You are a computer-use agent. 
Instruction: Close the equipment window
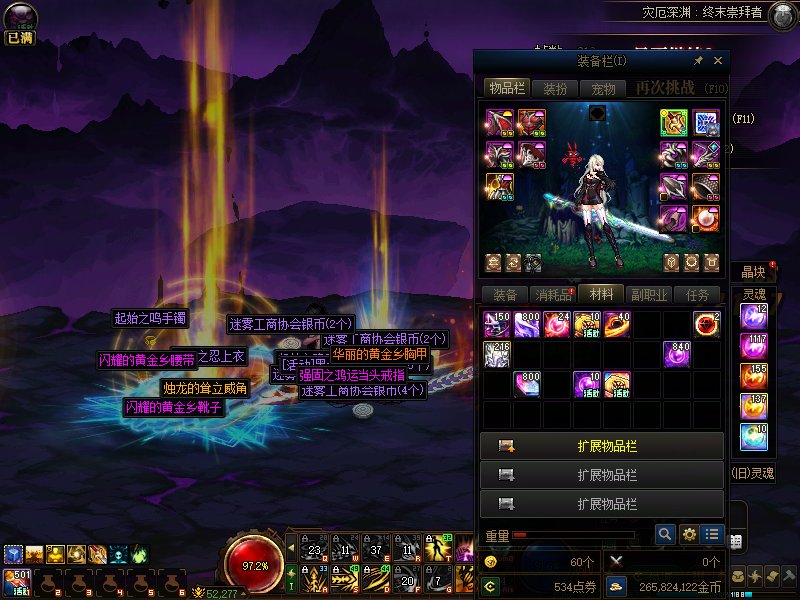tap(718, 61)
